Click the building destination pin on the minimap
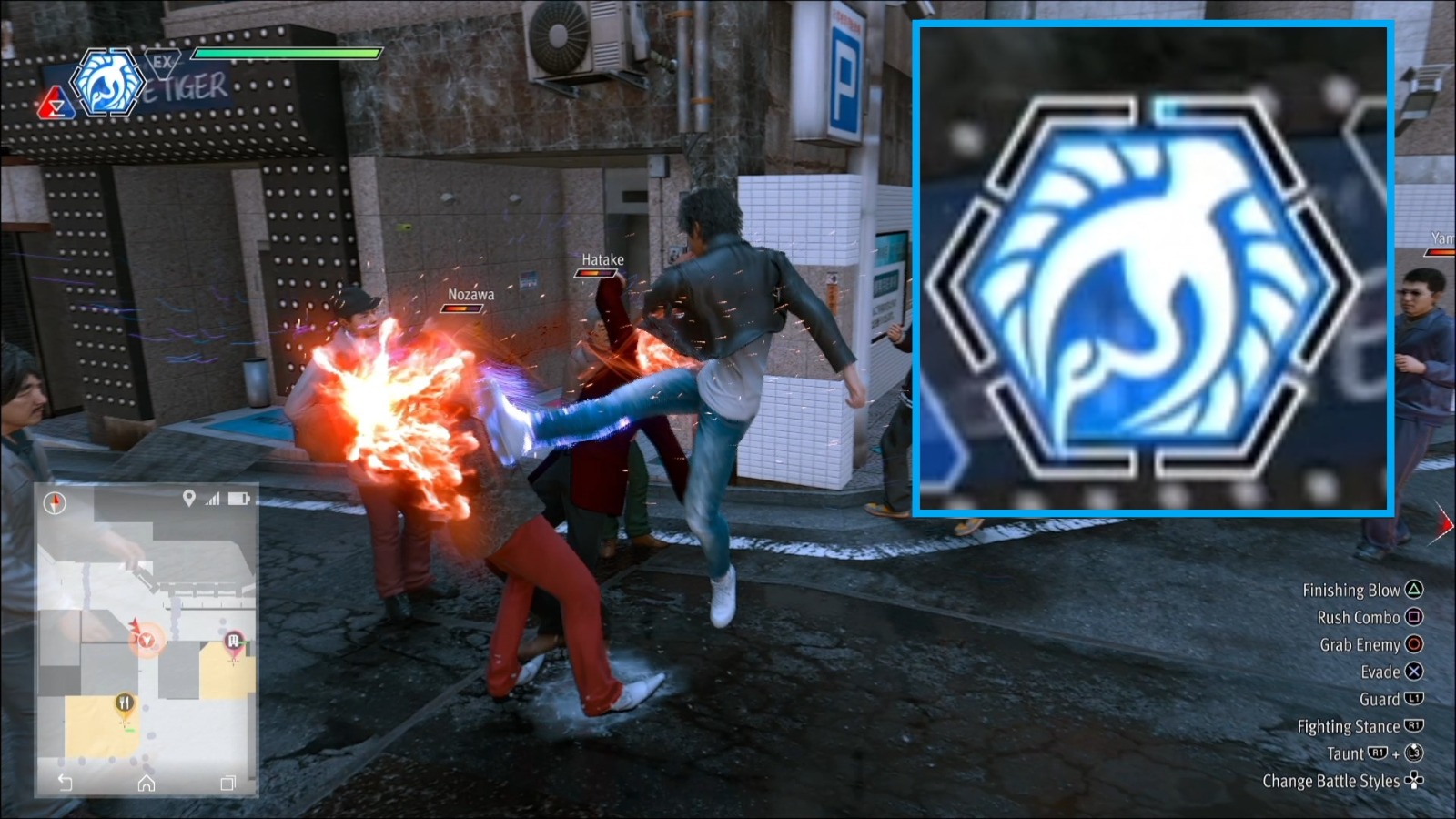 point(233,640)
